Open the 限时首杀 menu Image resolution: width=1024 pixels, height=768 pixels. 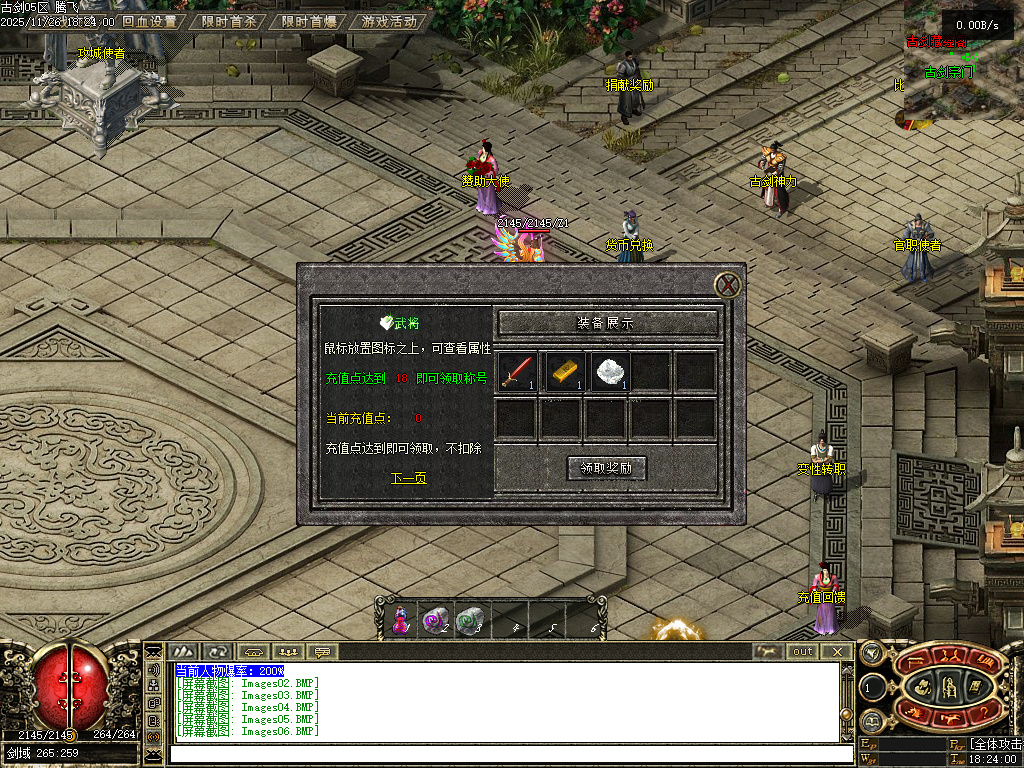[x=229, y=21]
